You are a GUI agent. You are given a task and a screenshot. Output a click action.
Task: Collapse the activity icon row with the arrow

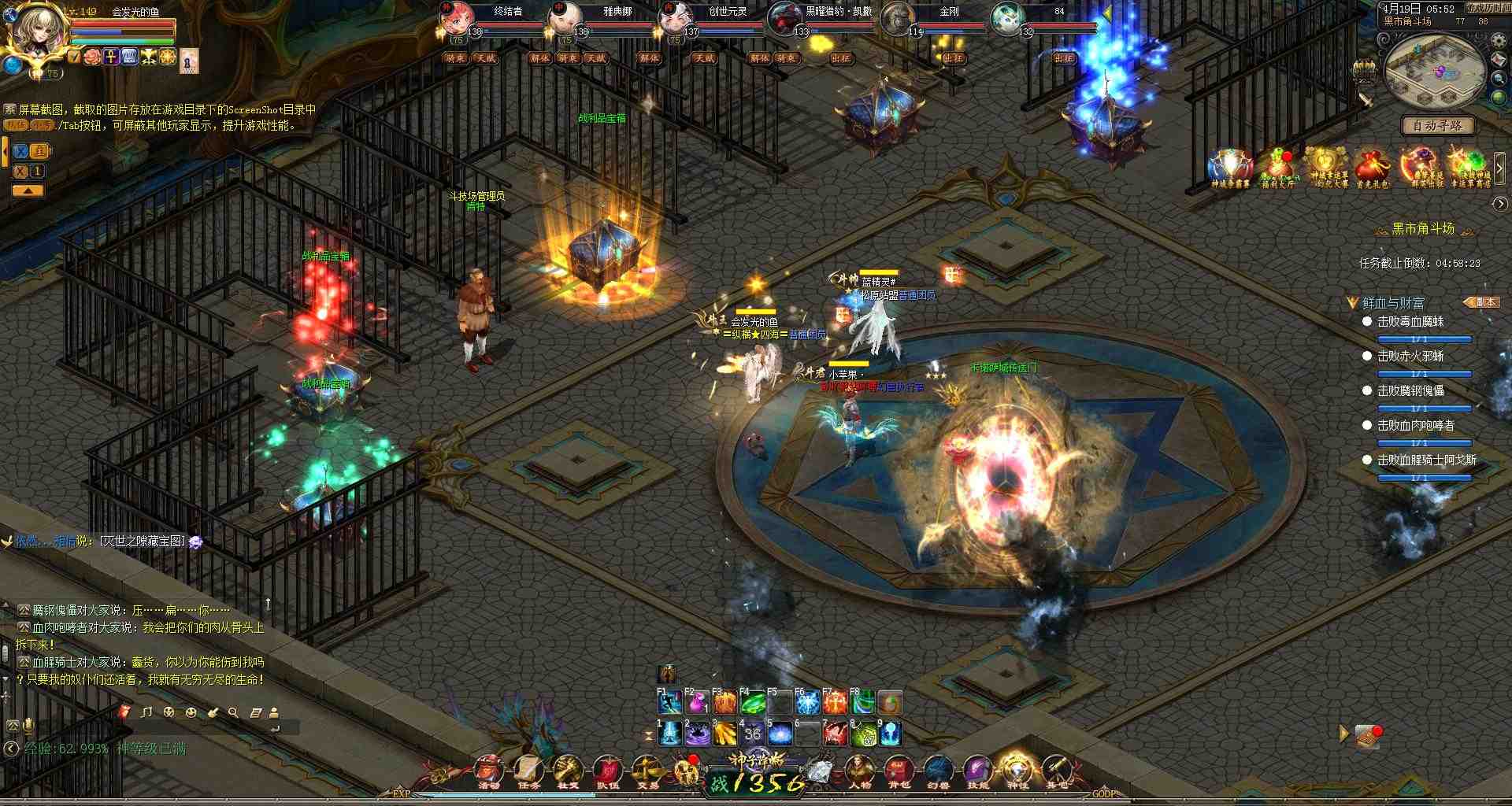1501,167
